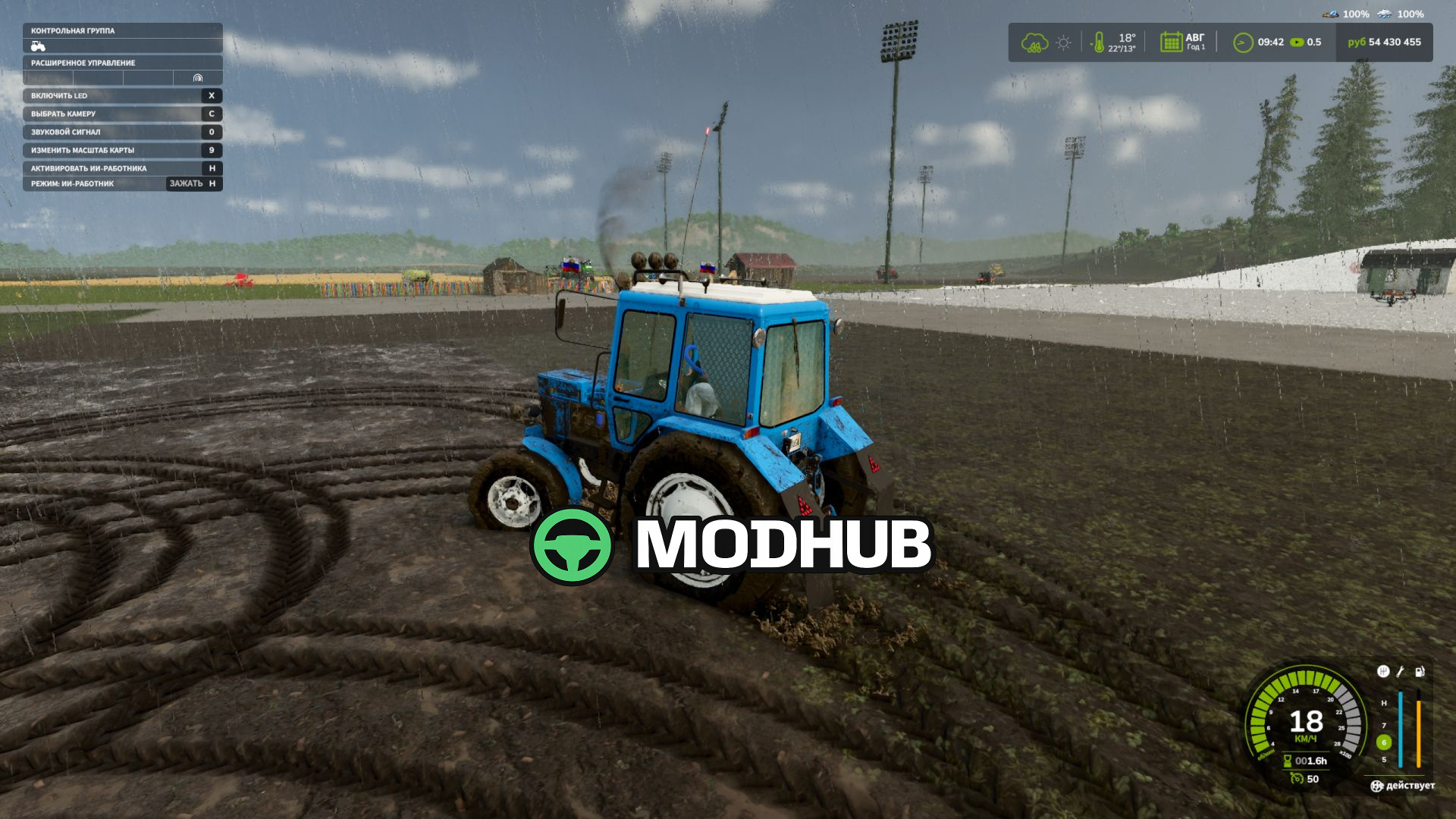
Task: Click the calendar icon showing АВГ
Action: tap(1172, 42)
